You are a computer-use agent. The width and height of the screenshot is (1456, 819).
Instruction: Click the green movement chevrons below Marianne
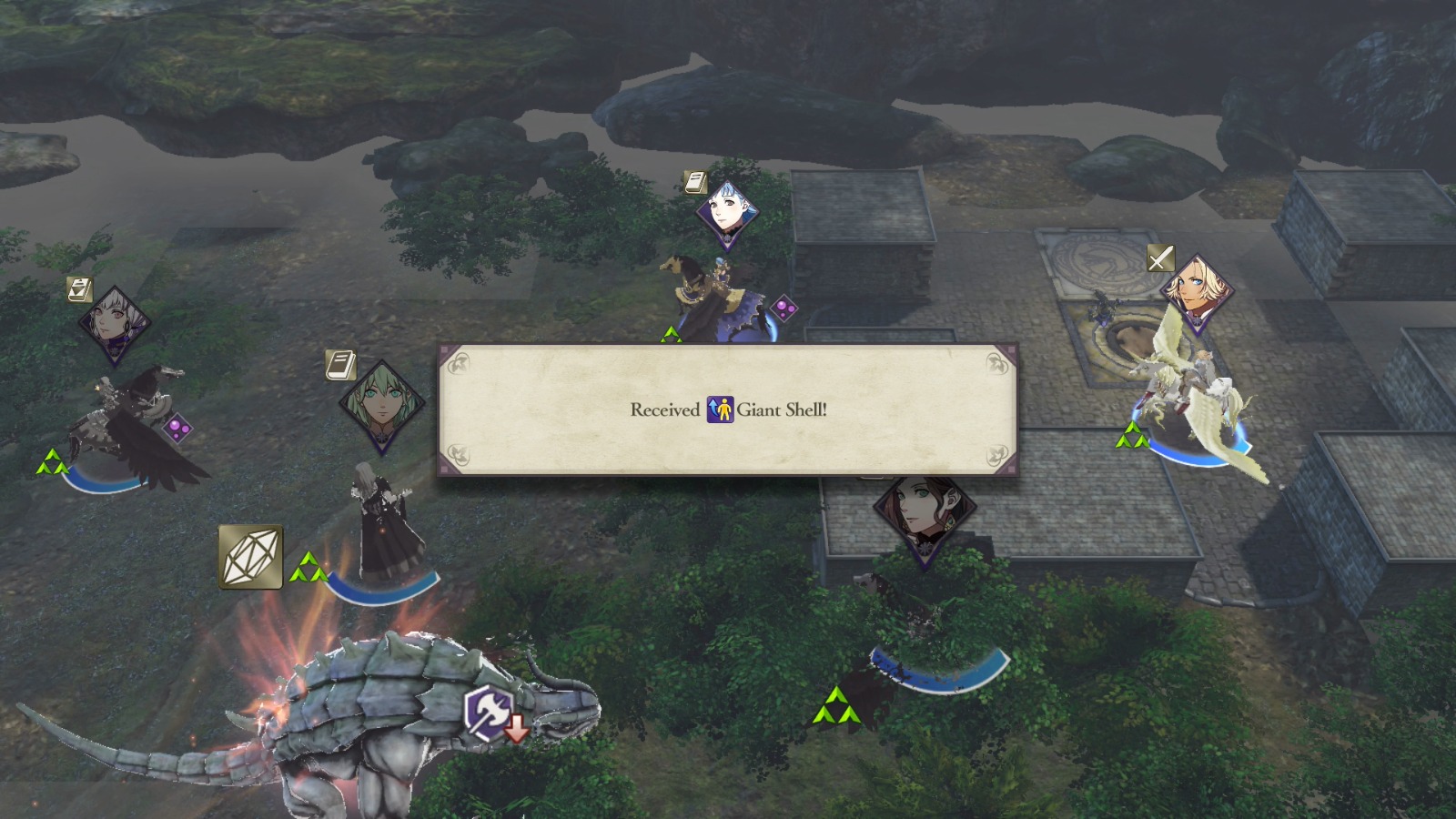(671, 334)
